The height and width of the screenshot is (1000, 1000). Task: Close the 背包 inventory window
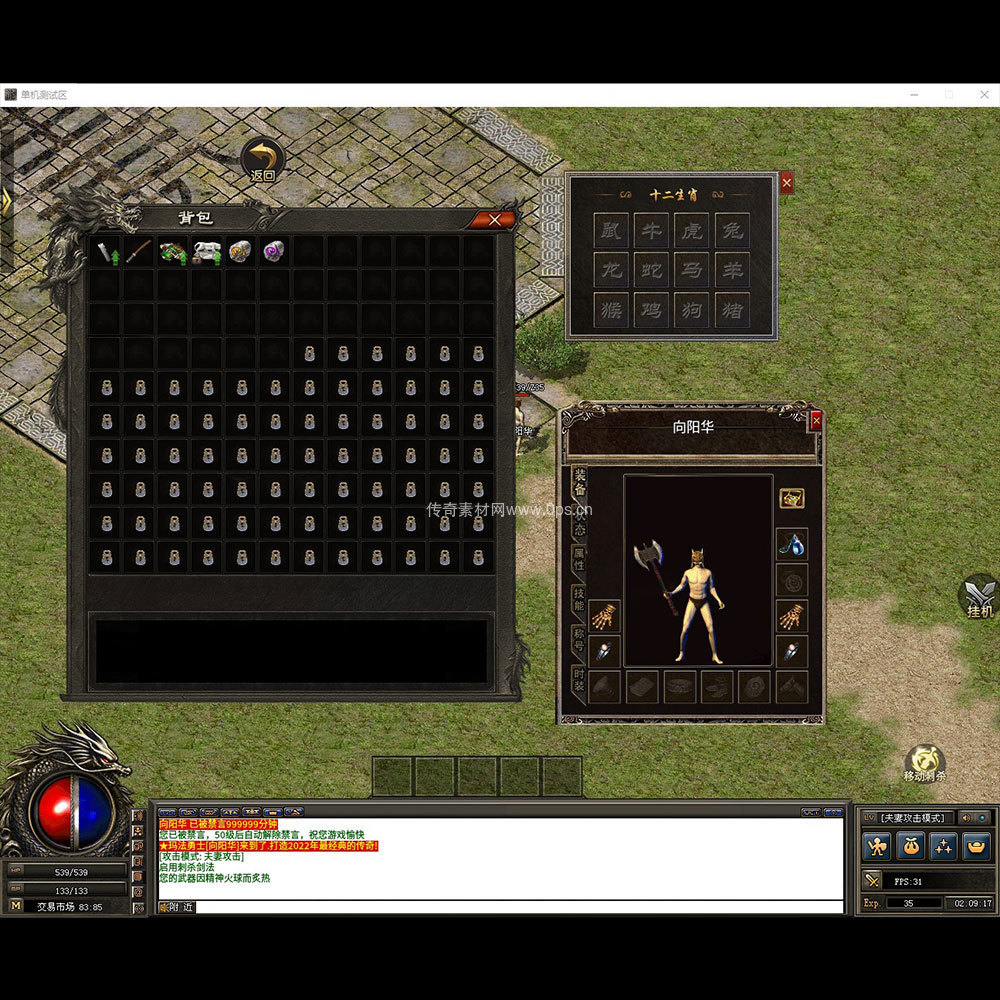click(x=494, y=220)
